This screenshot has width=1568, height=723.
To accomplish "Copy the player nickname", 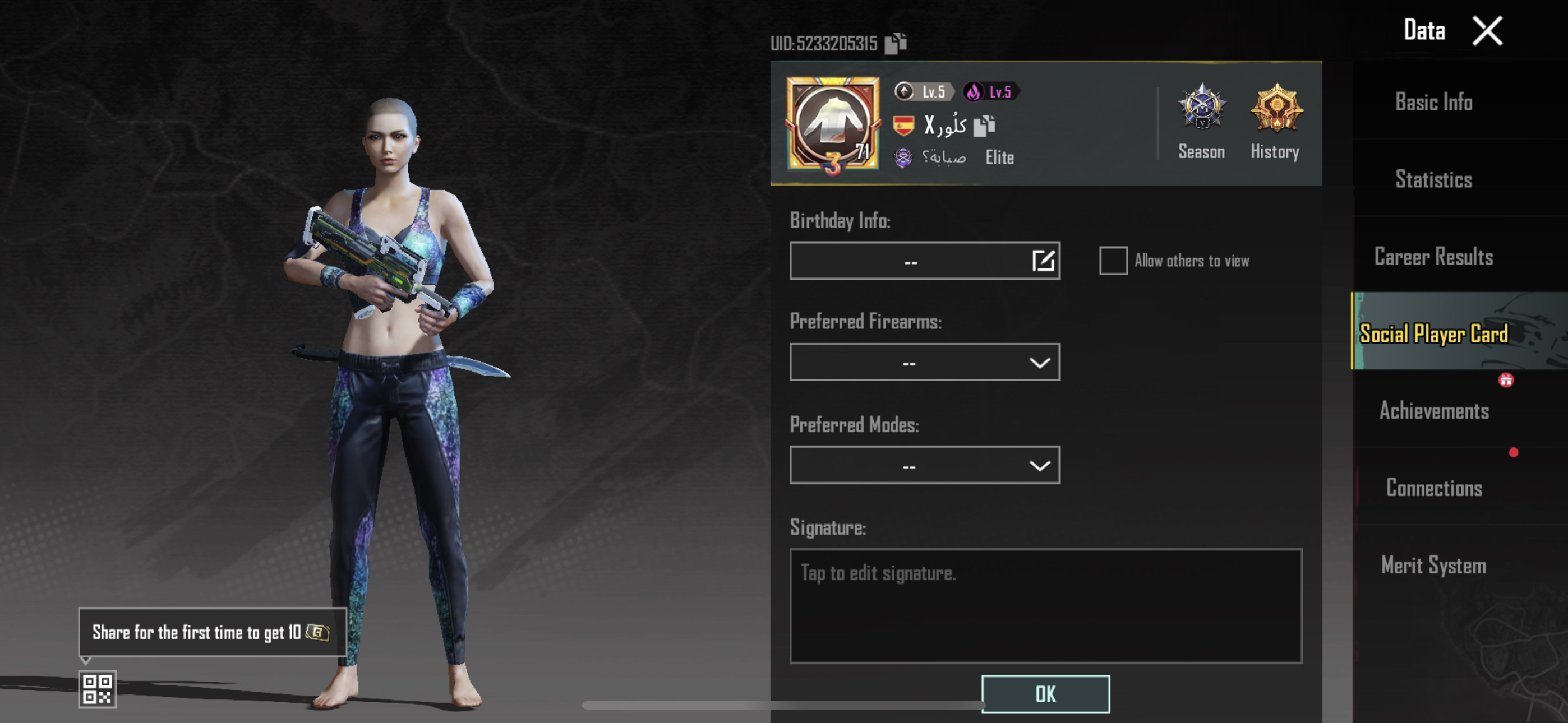I will click(984, 126).
